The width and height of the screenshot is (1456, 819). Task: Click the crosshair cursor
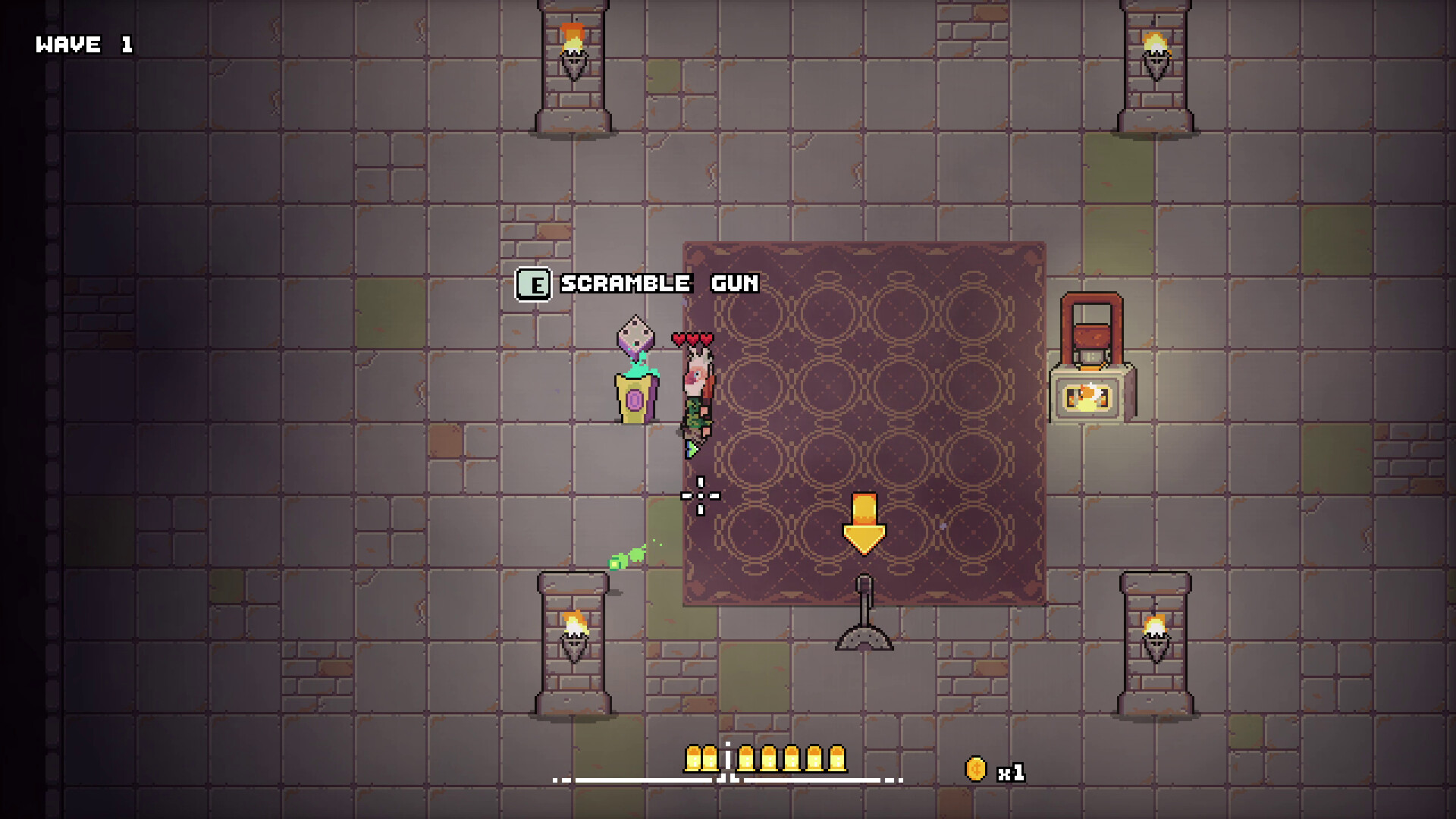pos(701,494)
